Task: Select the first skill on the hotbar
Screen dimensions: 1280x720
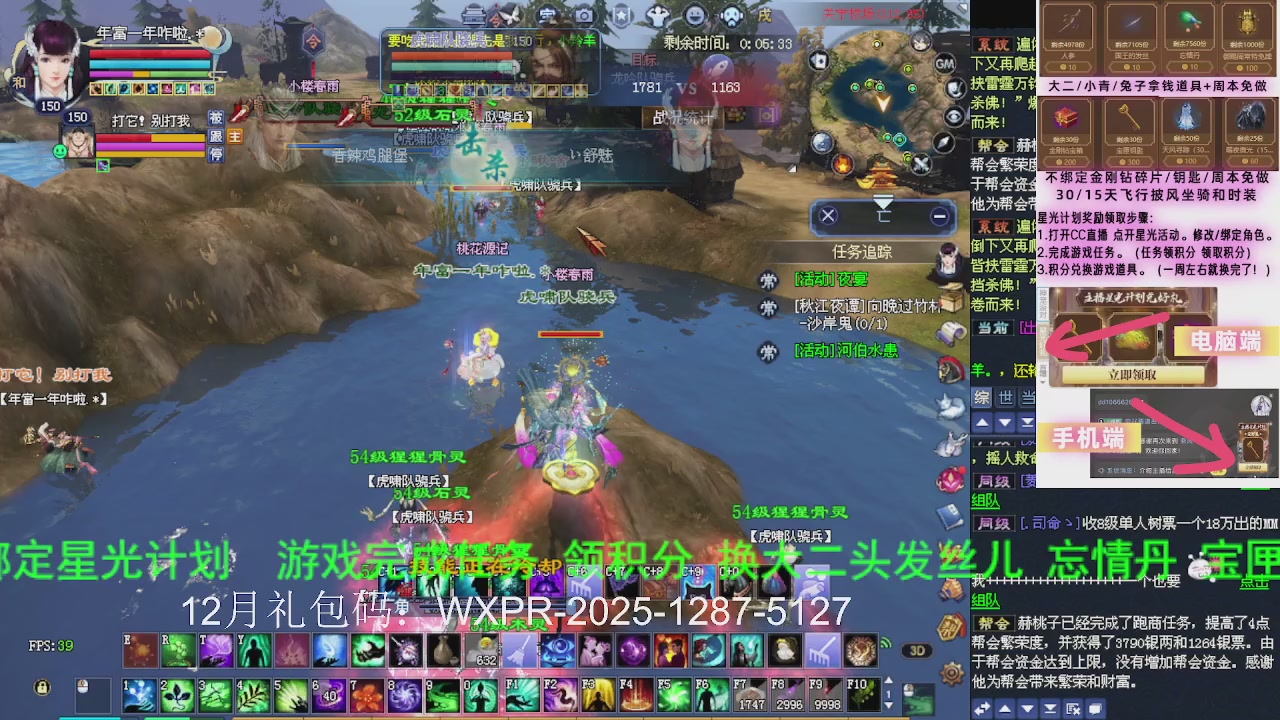Action: (x=138, y=695)
